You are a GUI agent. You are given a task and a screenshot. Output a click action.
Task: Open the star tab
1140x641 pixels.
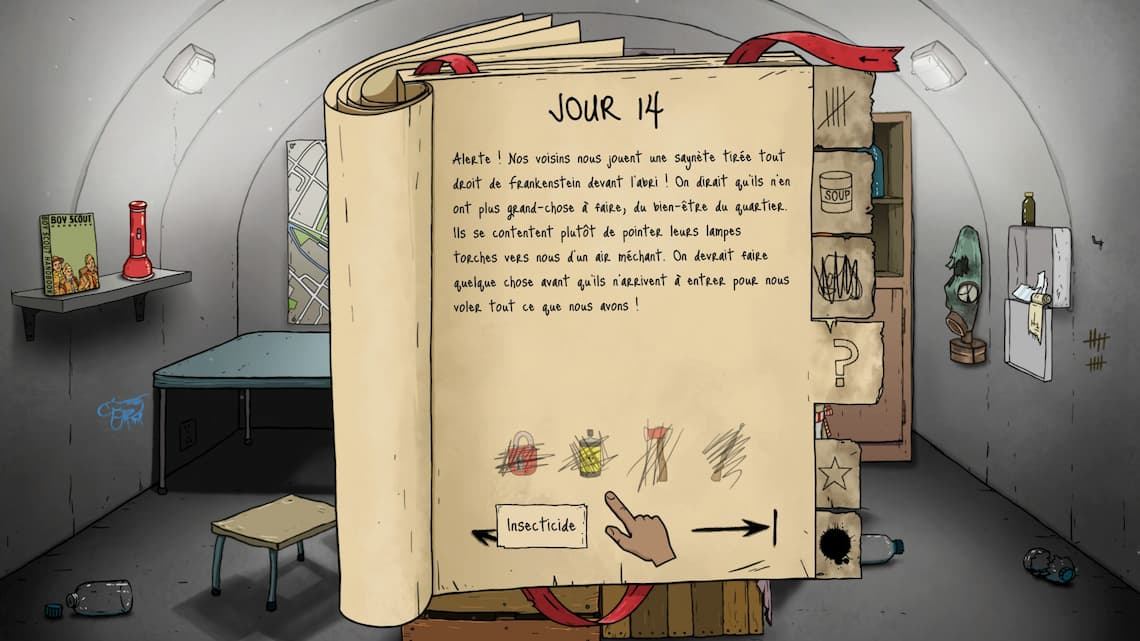pos(835,473)
